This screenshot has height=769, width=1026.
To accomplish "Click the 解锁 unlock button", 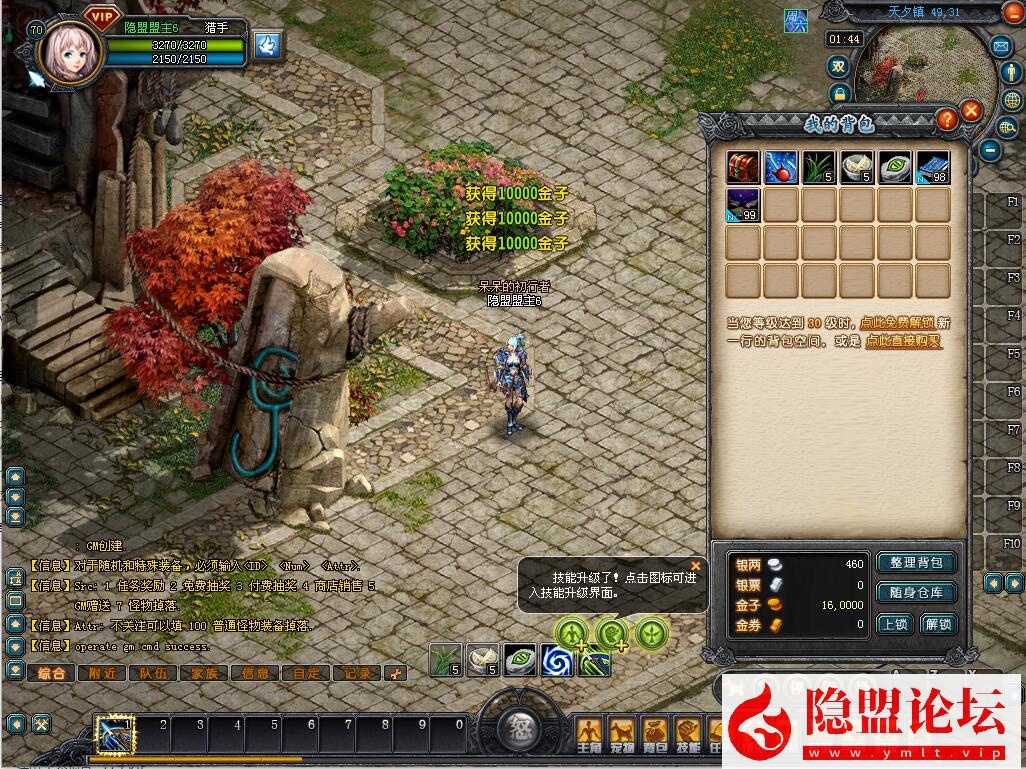I will point(938,624).
